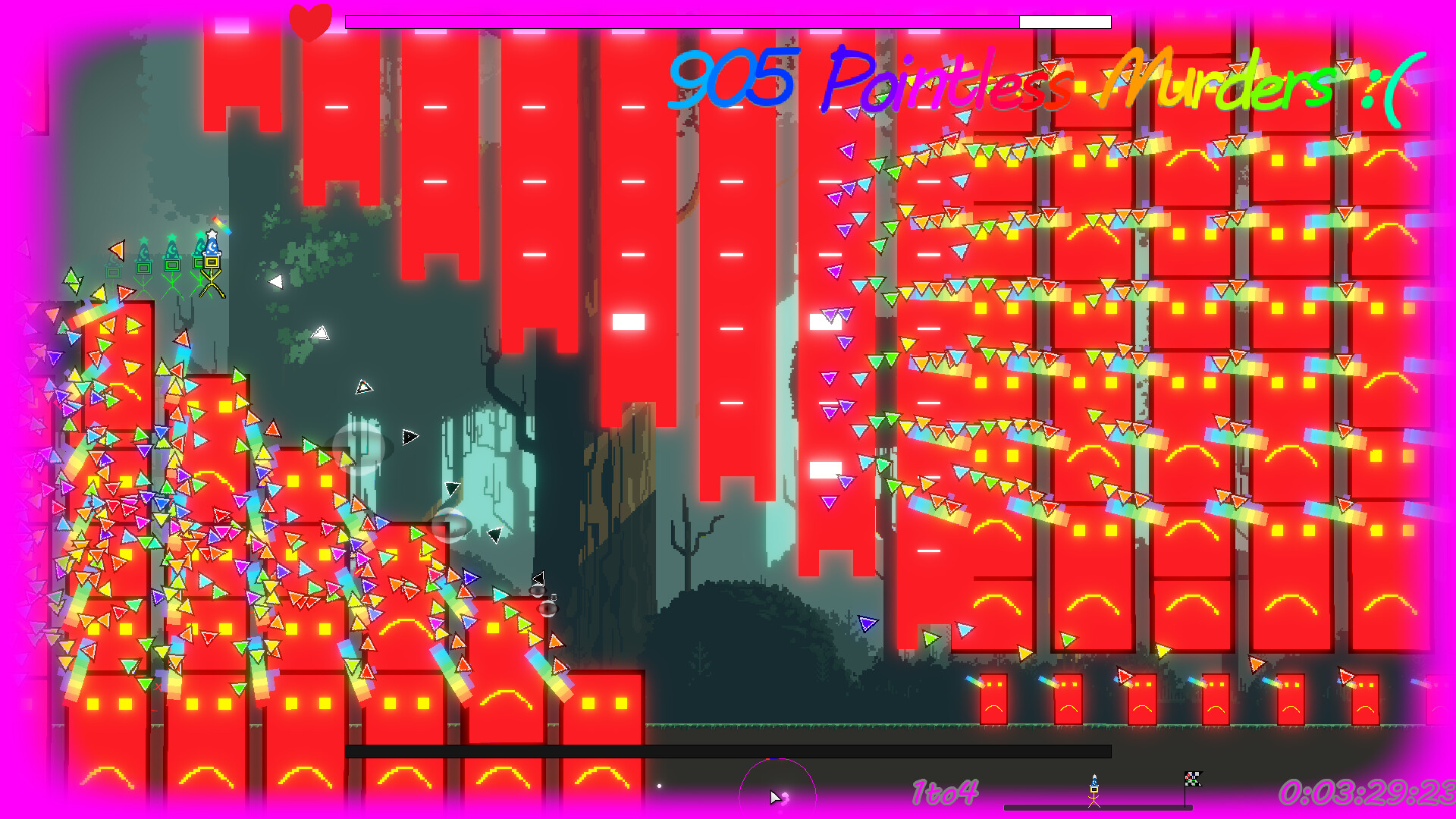Expand the orange triangle pointing left
Viewport: 1456px width, 819px height.
[118, 250]
